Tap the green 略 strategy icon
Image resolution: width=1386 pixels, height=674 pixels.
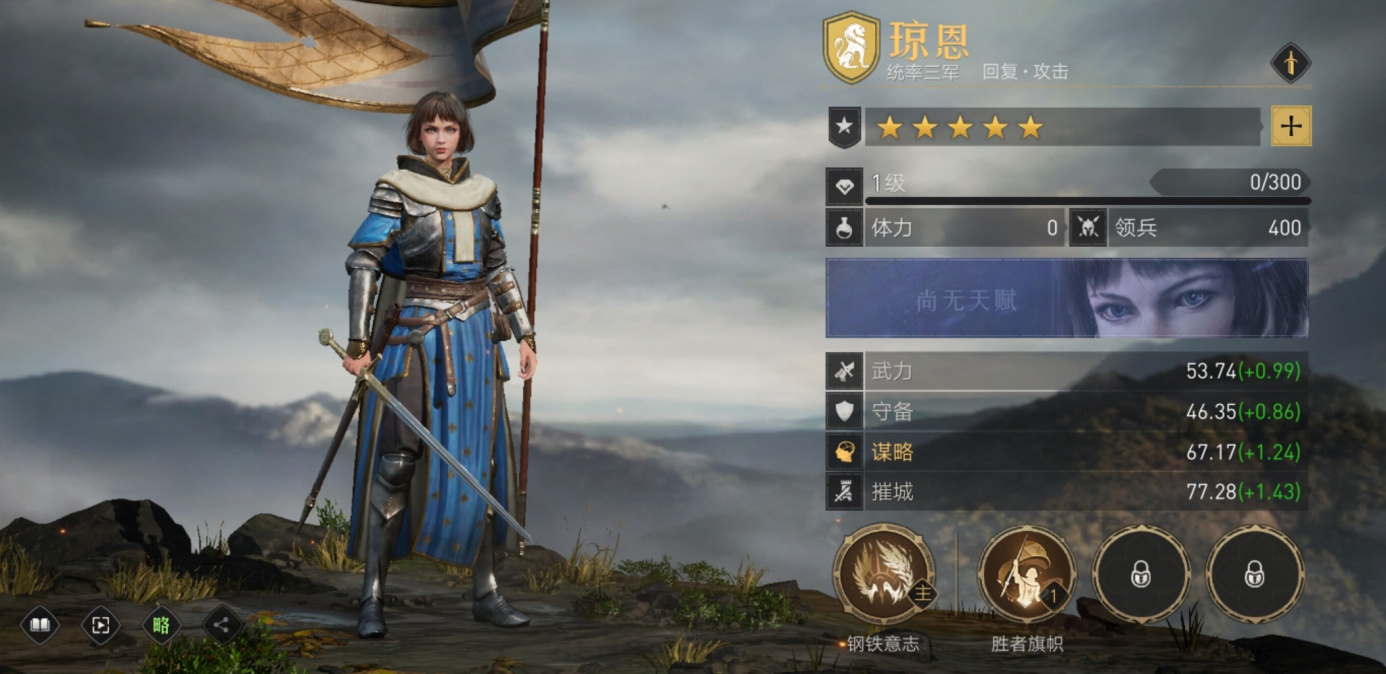(x=161, y=626)
